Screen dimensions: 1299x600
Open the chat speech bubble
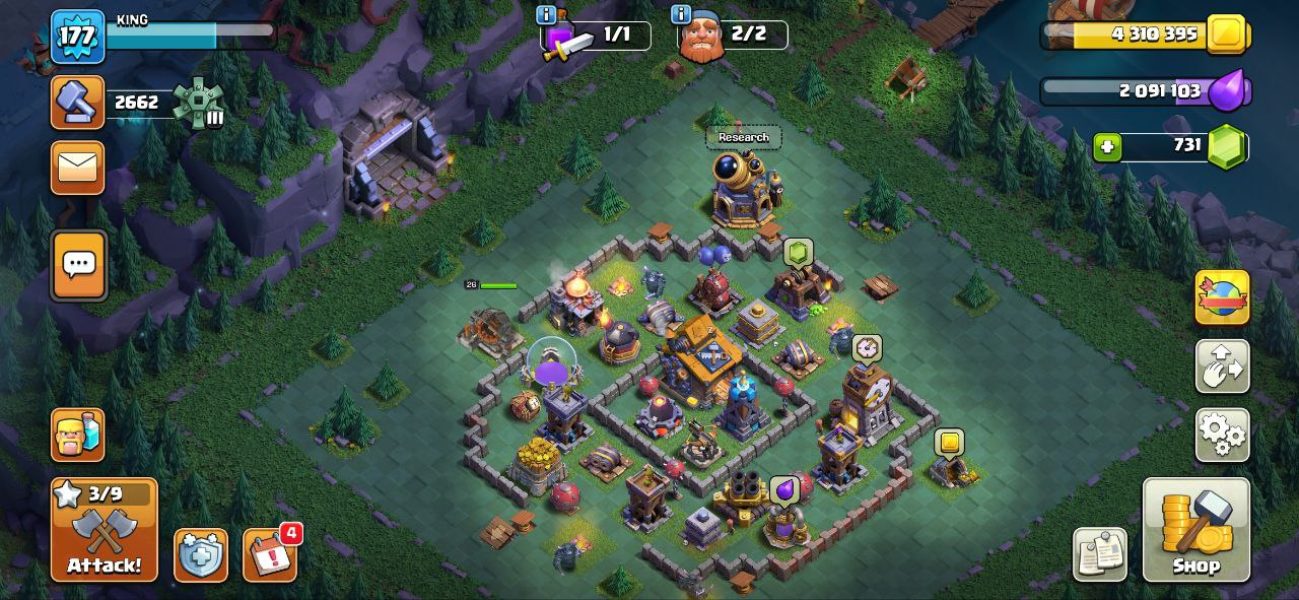[78, 266]
